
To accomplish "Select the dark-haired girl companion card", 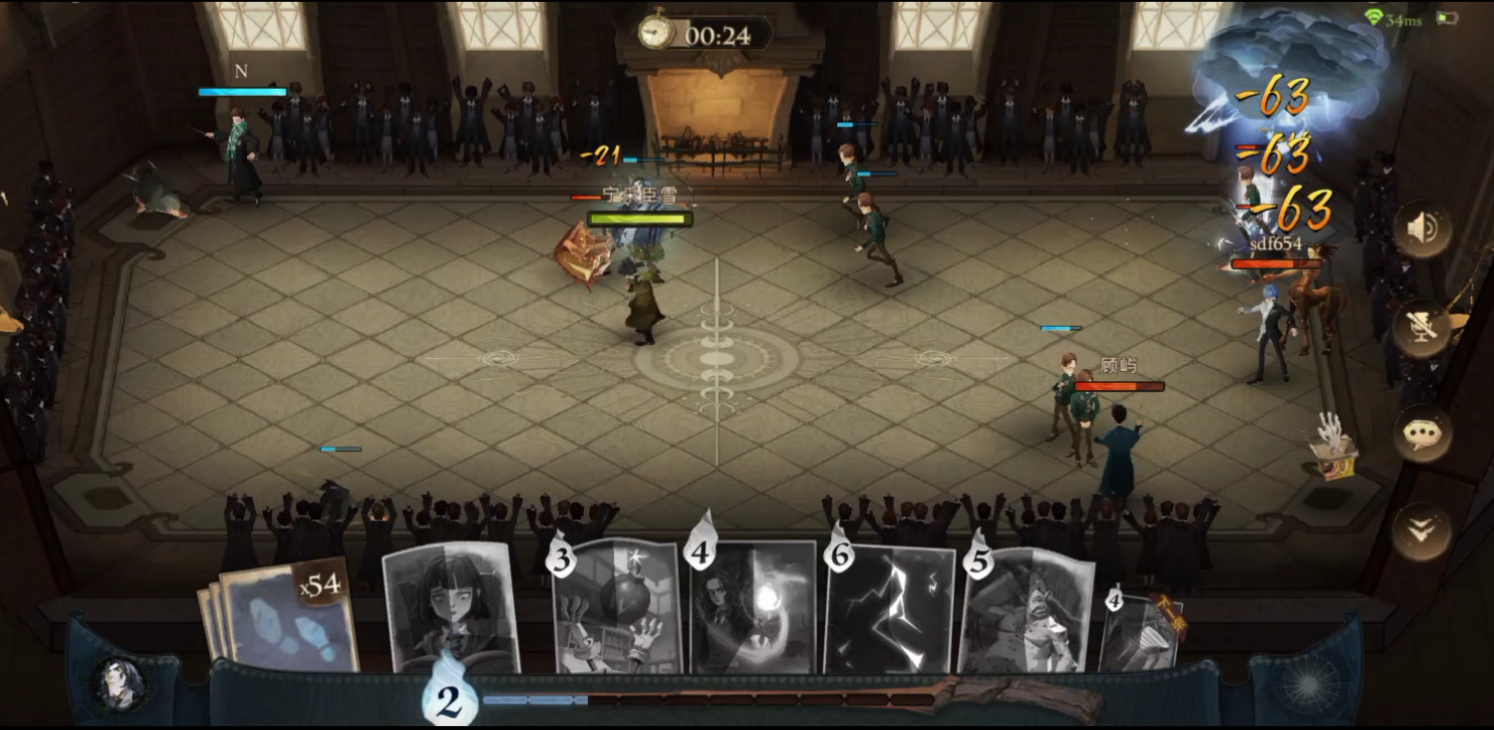I will 451,606.
